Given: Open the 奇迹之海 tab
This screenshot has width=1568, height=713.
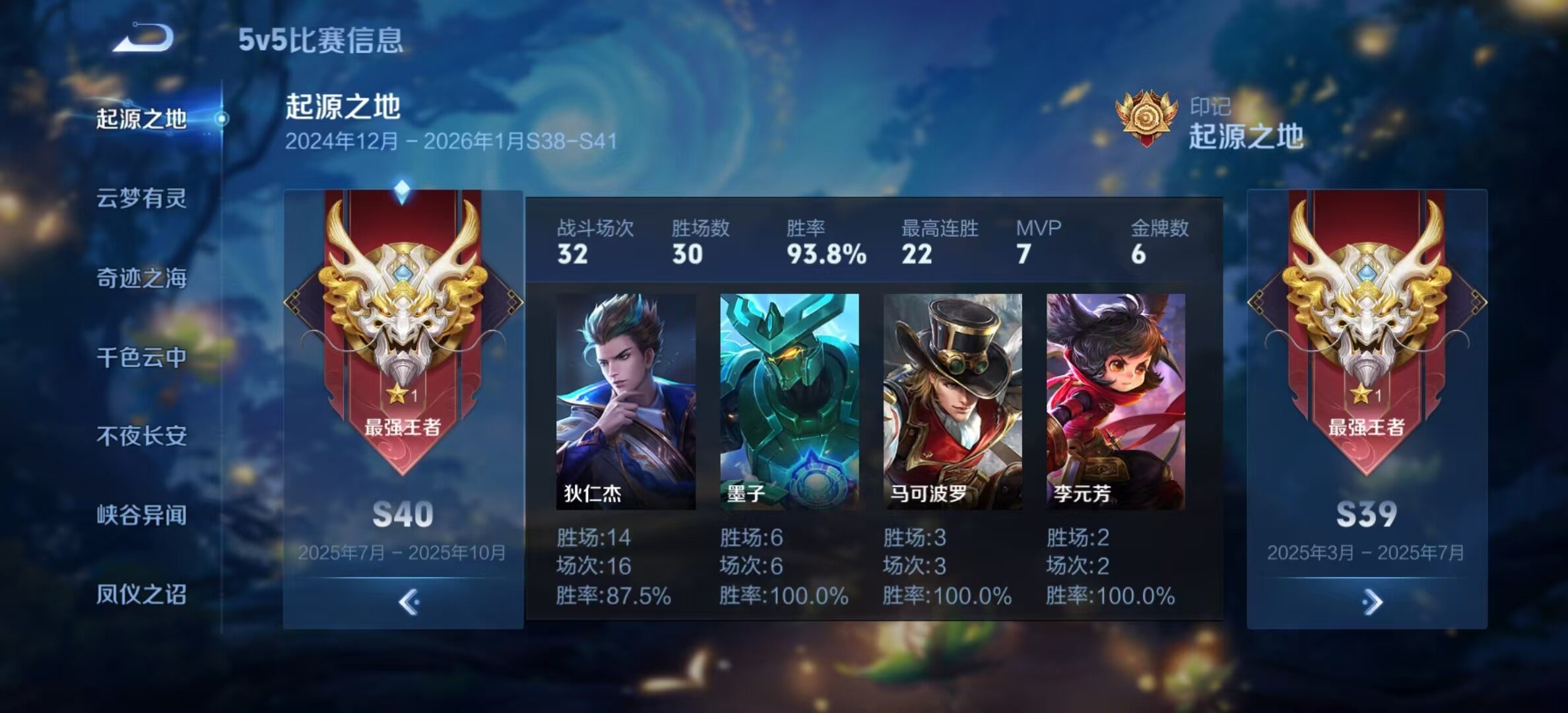Looking at the screenshot, I should coord(142,278).
